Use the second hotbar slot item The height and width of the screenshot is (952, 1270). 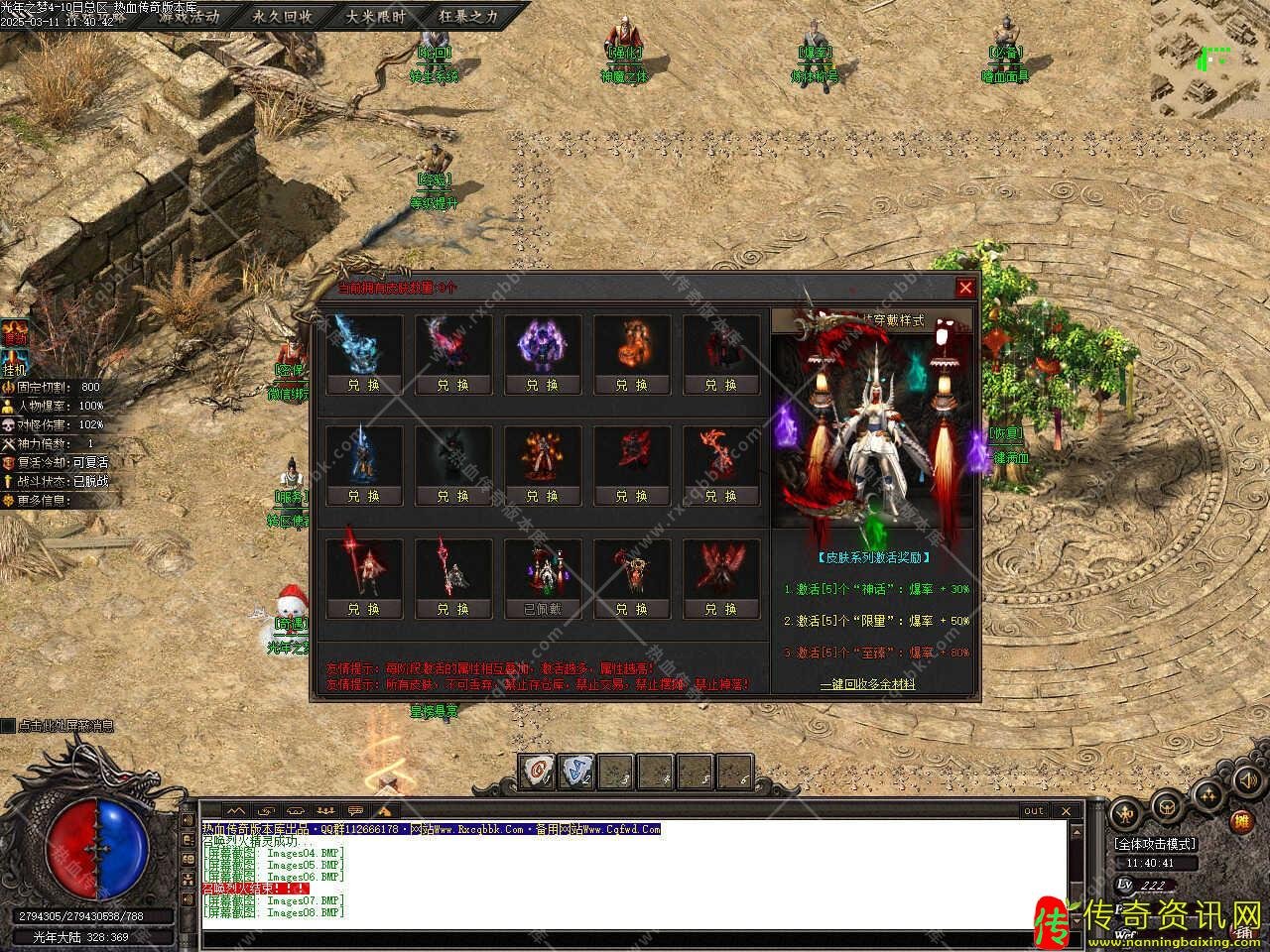(x=577, y=772)
